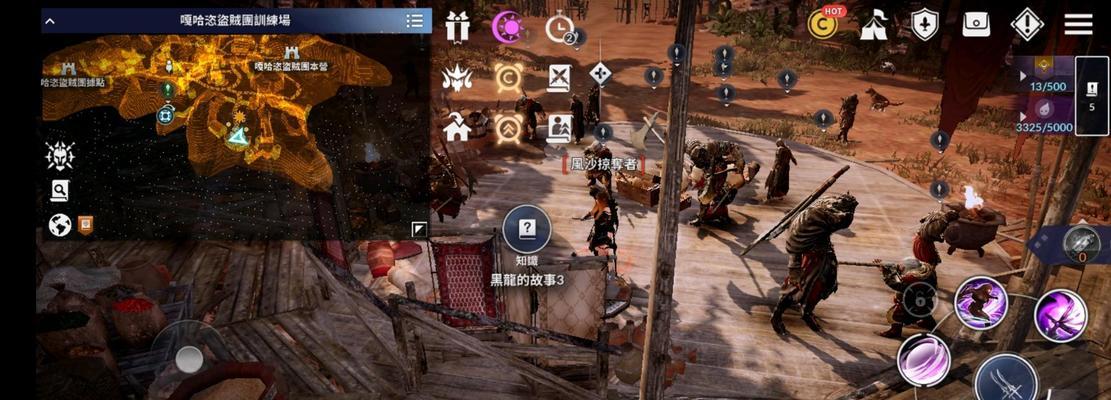Tap the shield emblem icon

coord(925,25)
